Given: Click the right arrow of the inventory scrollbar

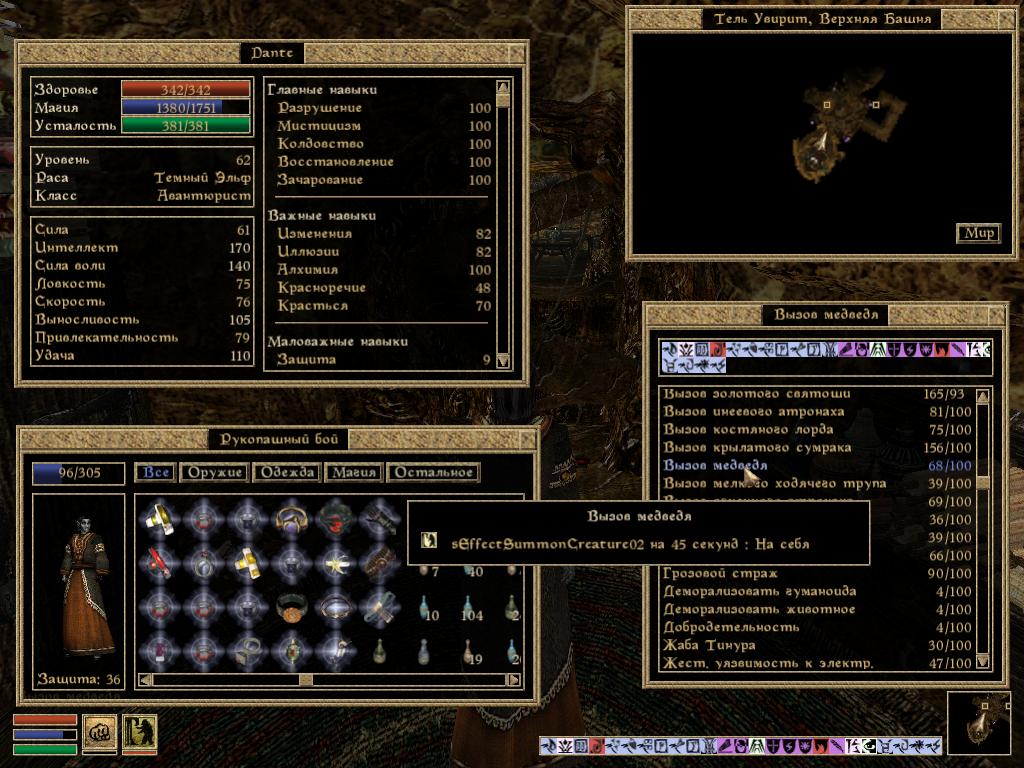Looking at the screenshot, I should pos(514,680).
